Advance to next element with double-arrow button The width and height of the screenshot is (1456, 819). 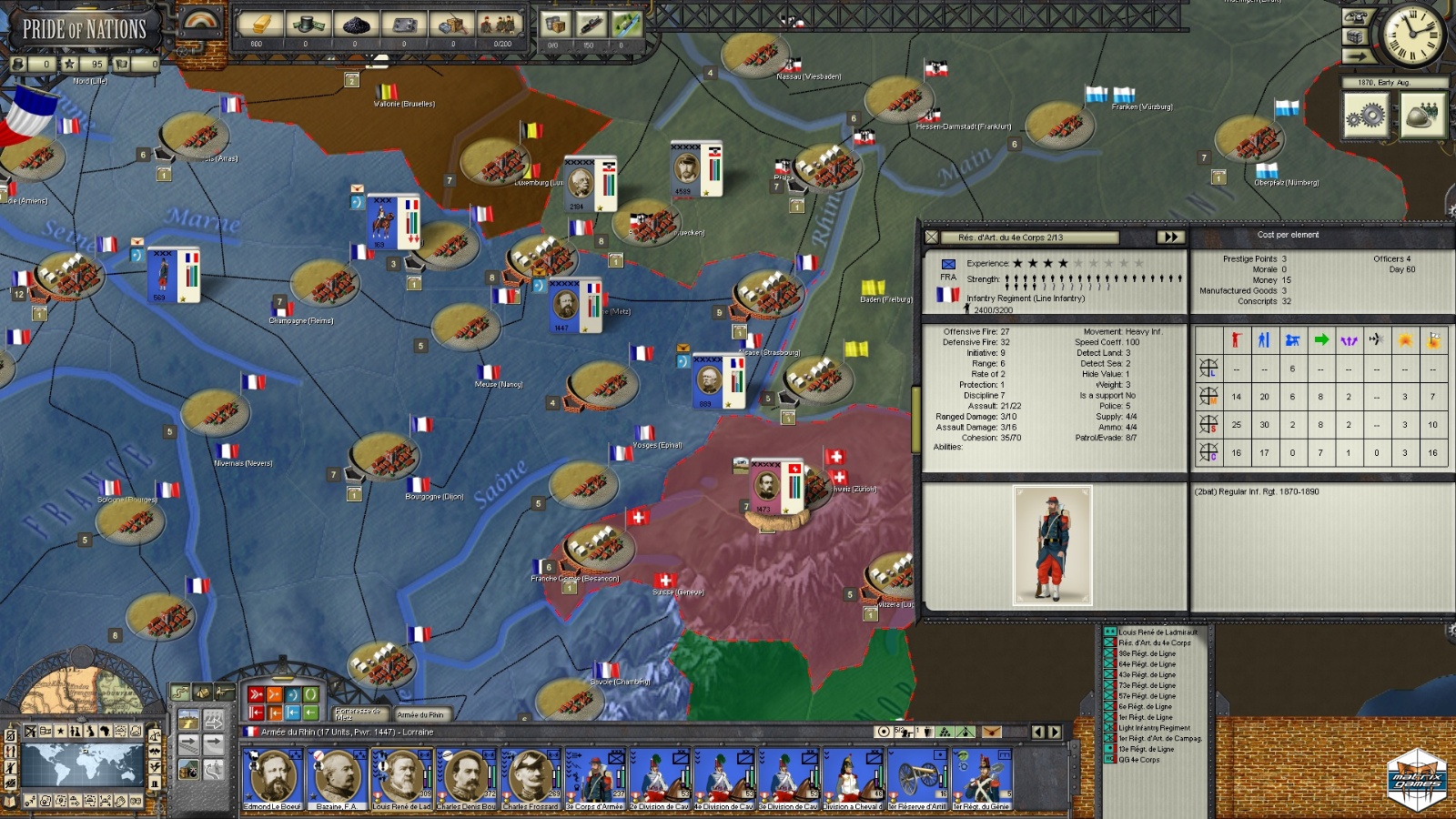pyautogui.click(x=1169, y=237)
